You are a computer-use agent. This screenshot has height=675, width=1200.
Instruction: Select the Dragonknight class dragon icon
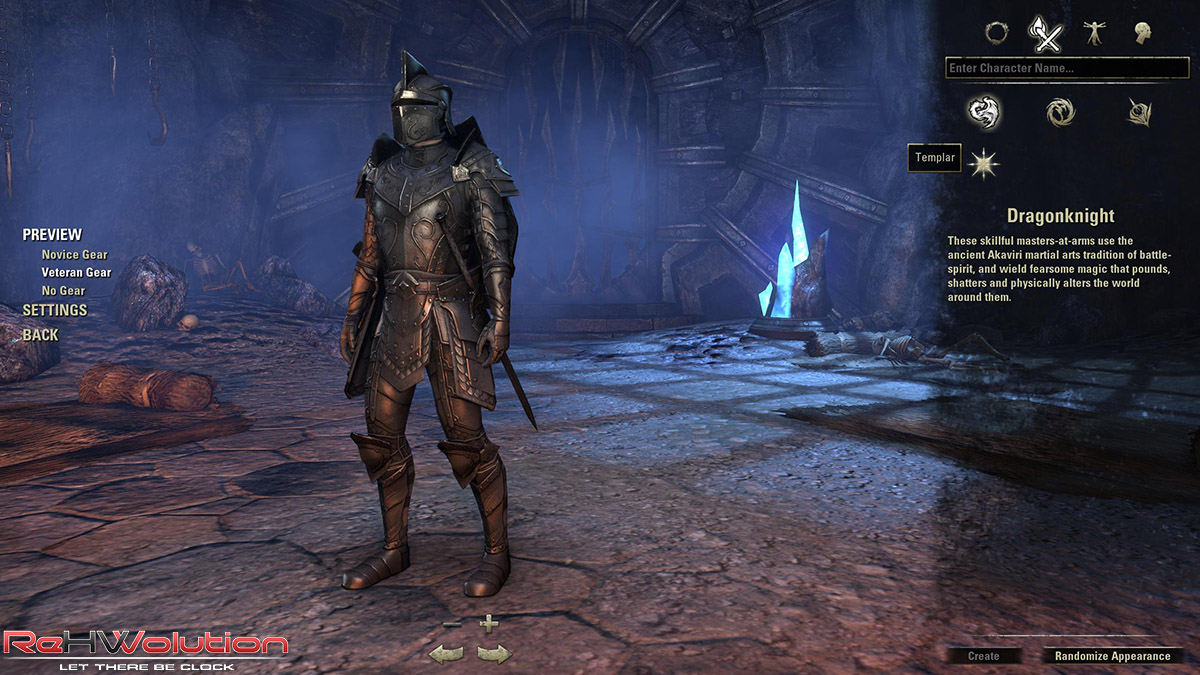coord(984,112)
